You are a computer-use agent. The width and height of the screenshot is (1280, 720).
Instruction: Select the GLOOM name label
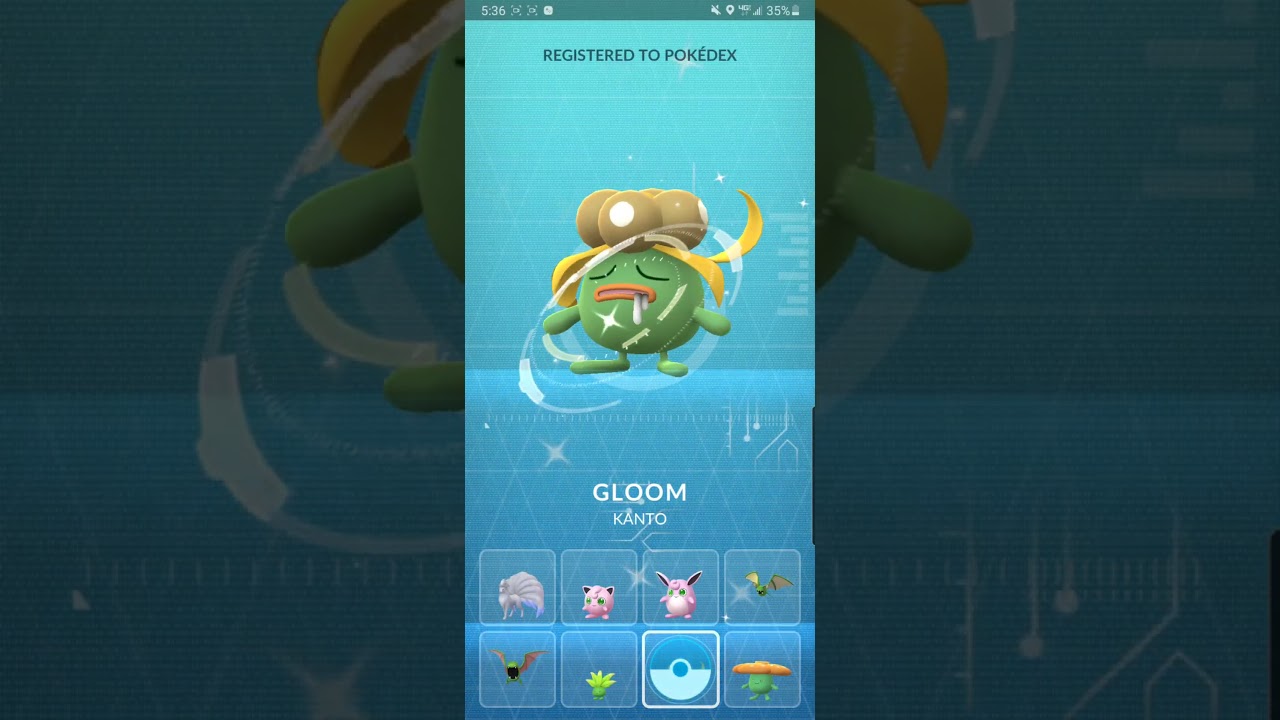coord(640,492)
